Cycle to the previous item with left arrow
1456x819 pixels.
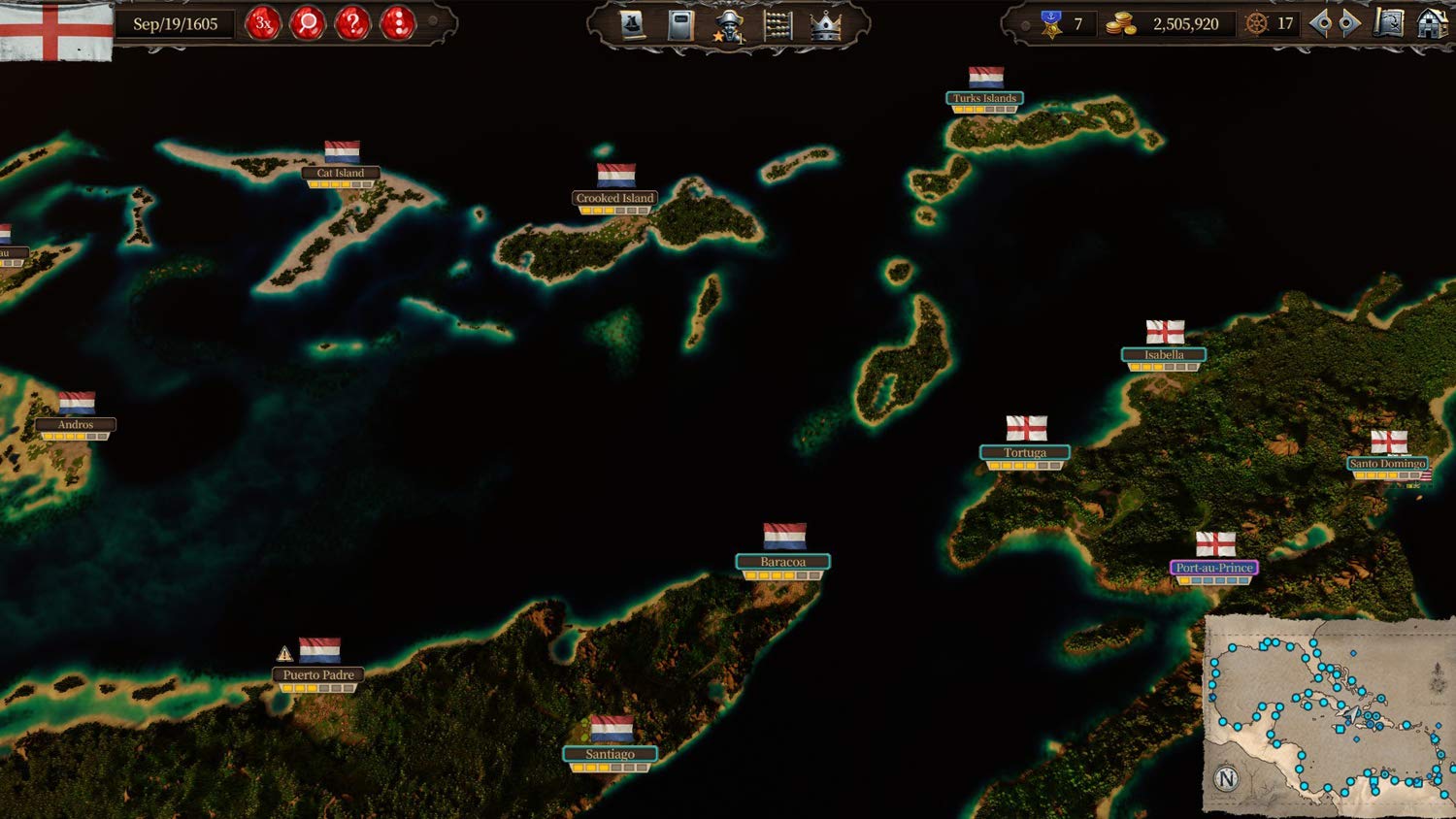pos(1320,24)
